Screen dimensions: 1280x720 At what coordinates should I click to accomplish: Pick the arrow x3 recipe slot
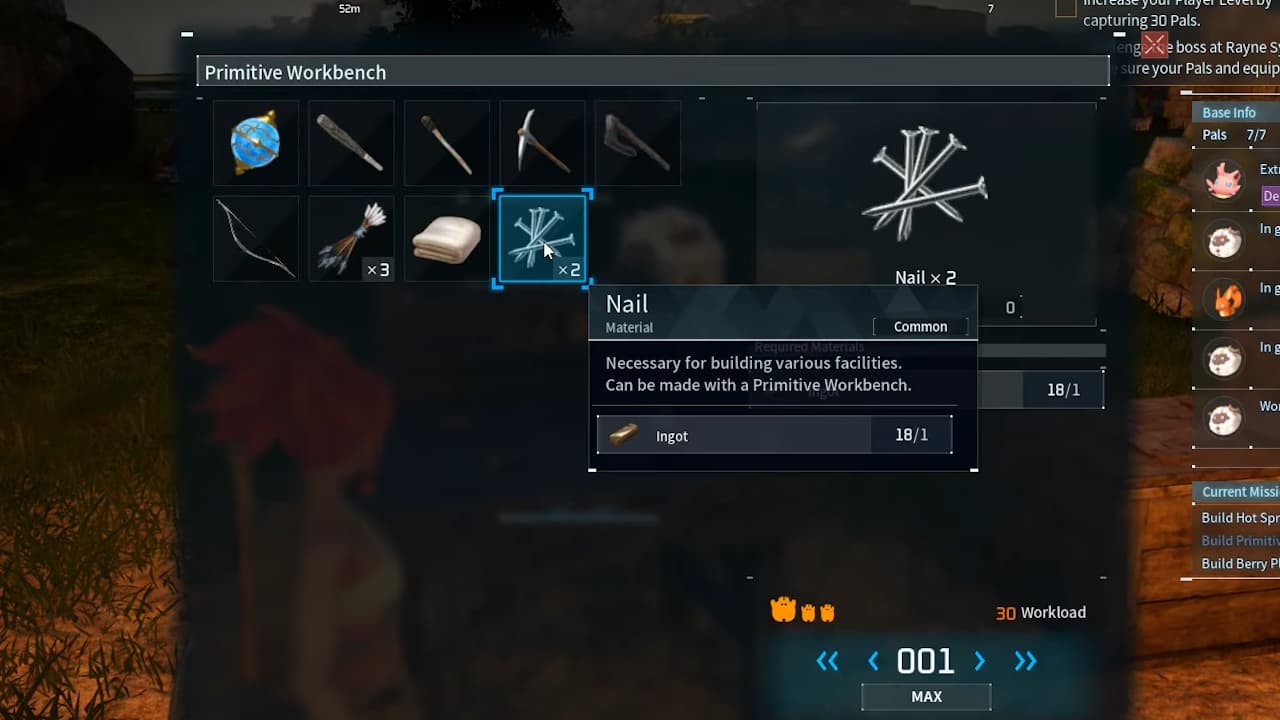coord(351,238)
